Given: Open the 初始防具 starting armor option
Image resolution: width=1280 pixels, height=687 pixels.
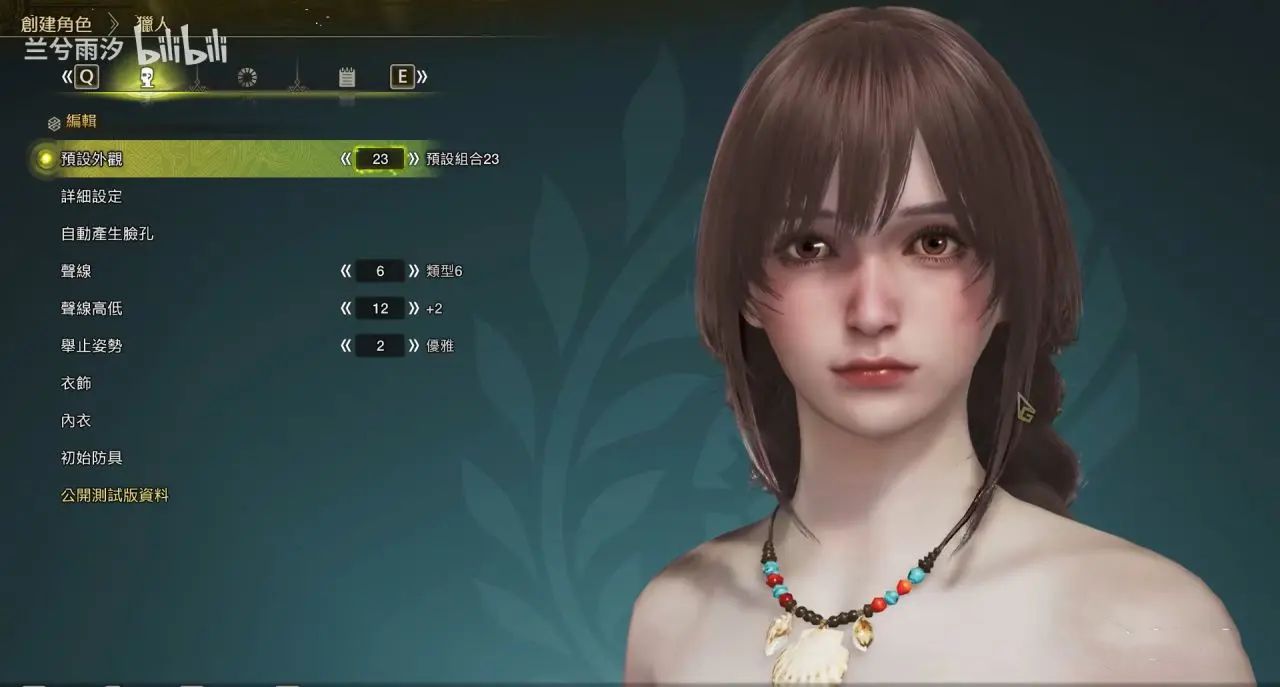Looking at the screenshot, I should pyautogui.click(x=91, y=458).
